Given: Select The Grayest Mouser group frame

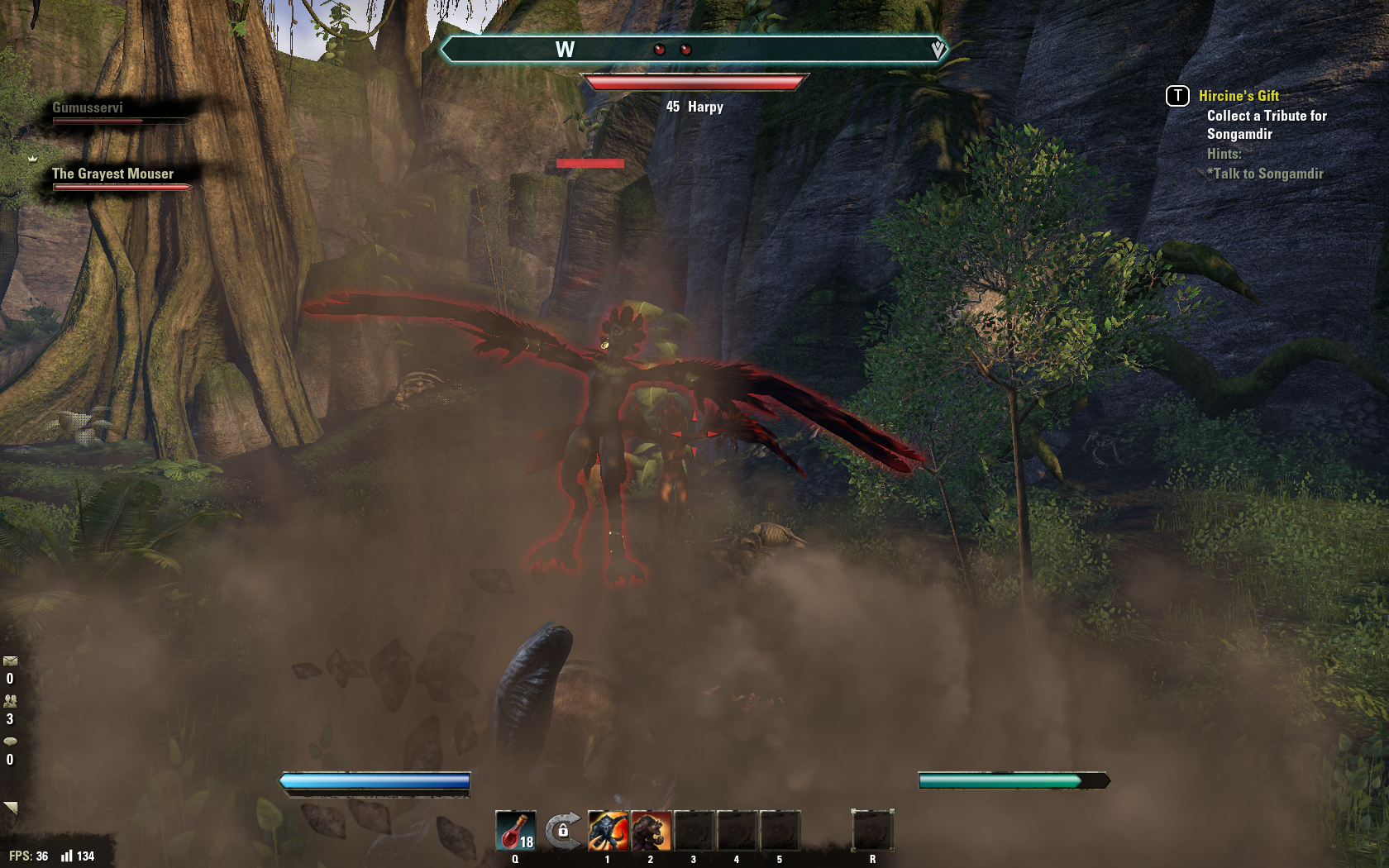Looking at the screenshot, I should 113,174.
